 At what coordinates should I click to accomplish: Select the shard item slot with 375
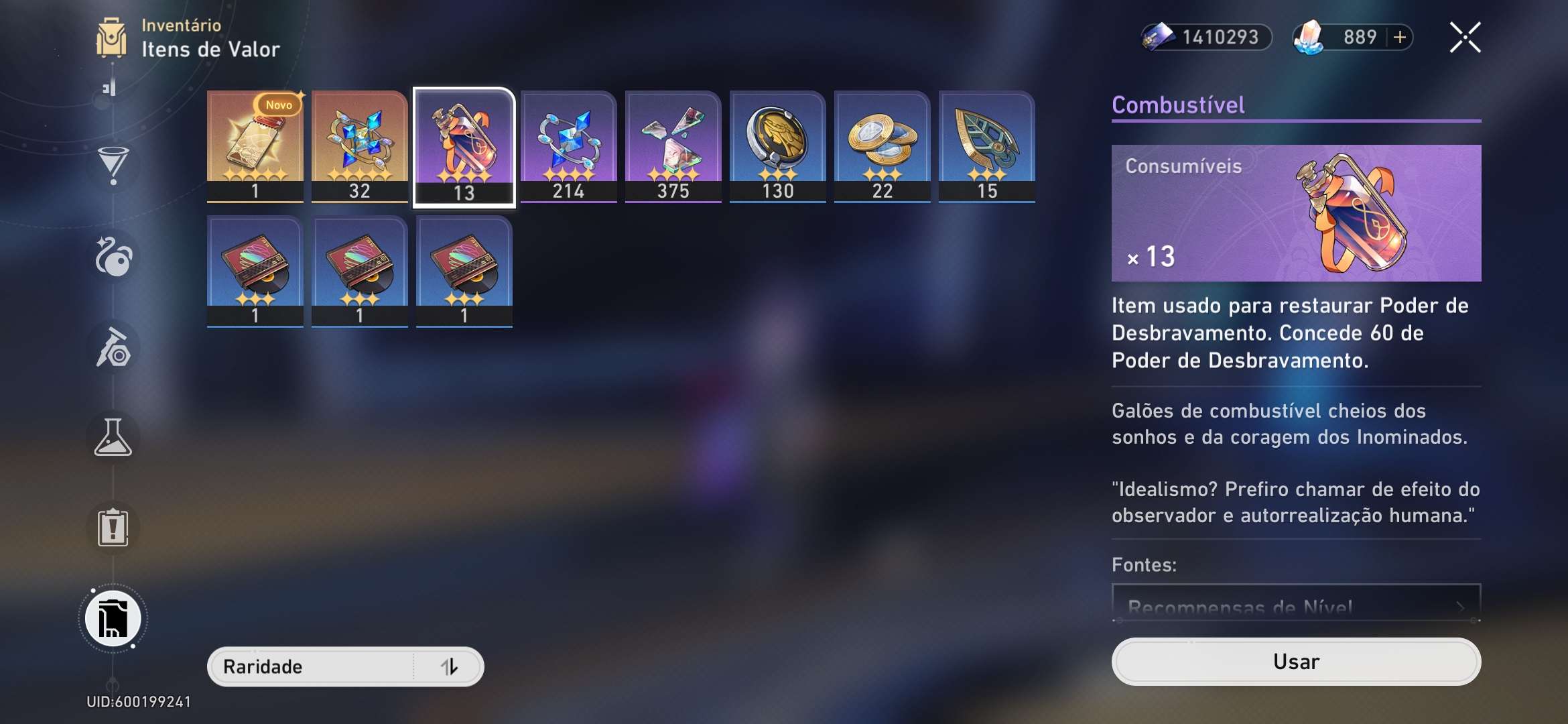point(673,145)
